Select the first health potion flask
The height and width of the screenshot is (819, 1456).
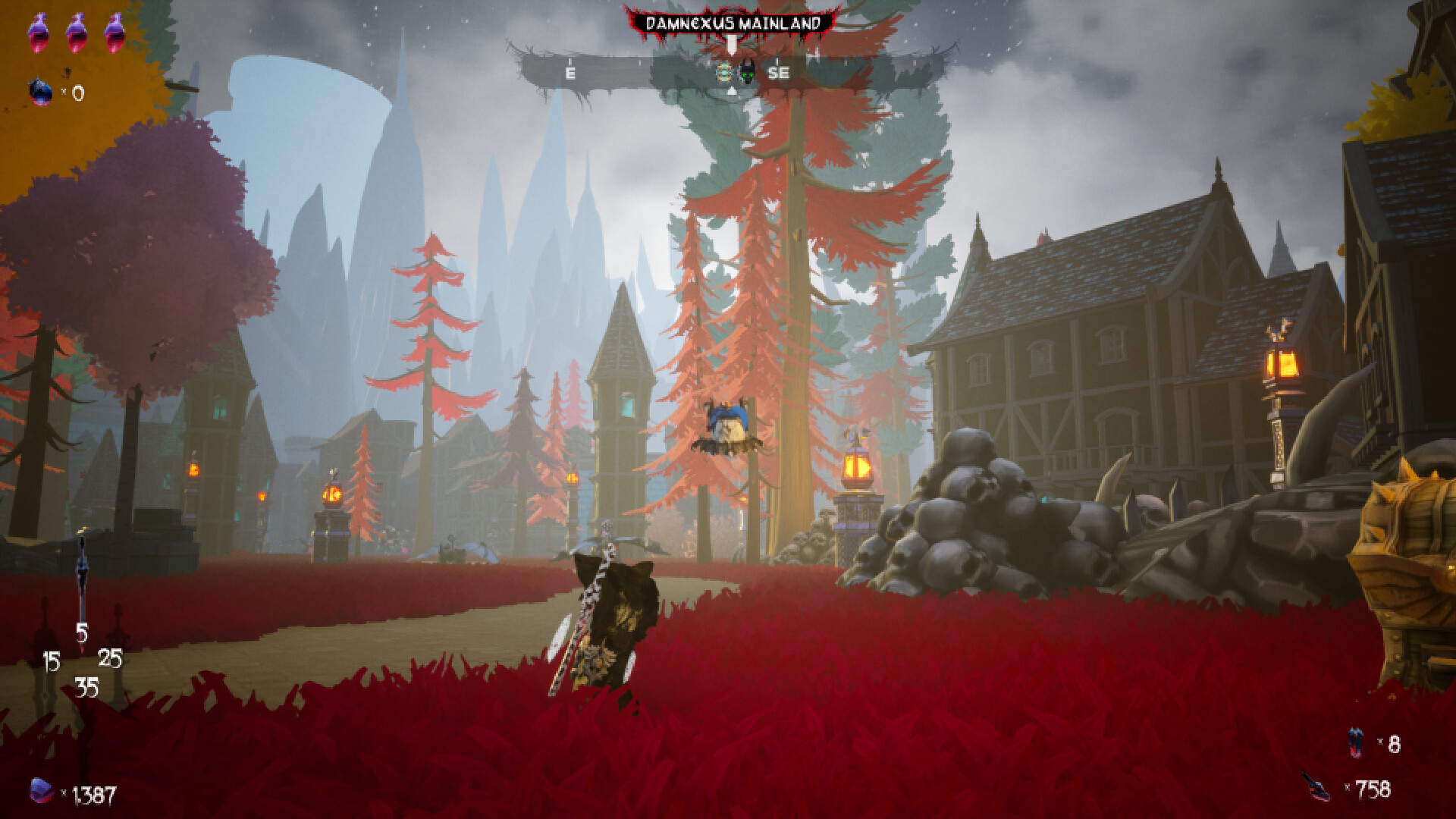pos(39,32)
